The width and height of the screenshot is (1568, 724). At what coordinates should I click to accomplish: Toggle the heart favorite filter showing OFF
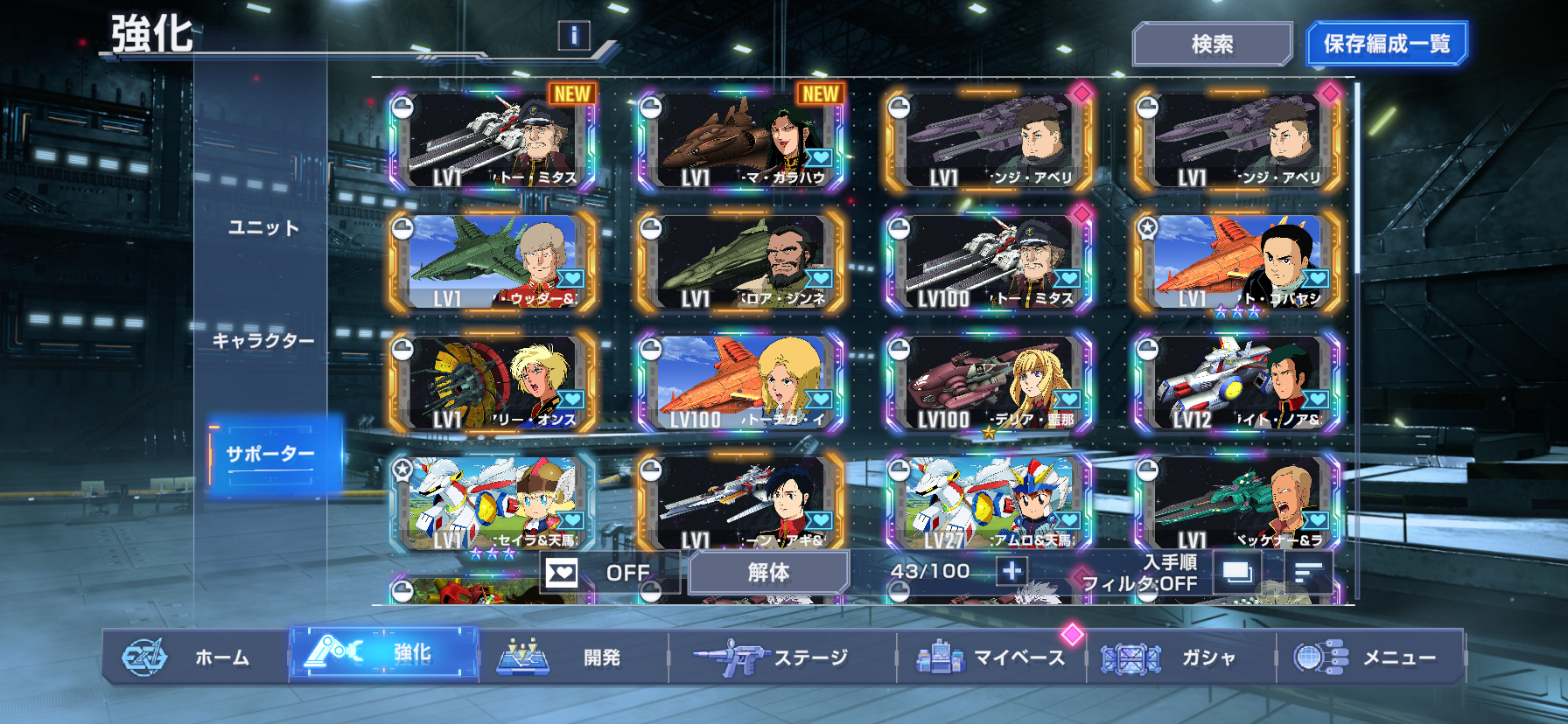pos(608,573)
